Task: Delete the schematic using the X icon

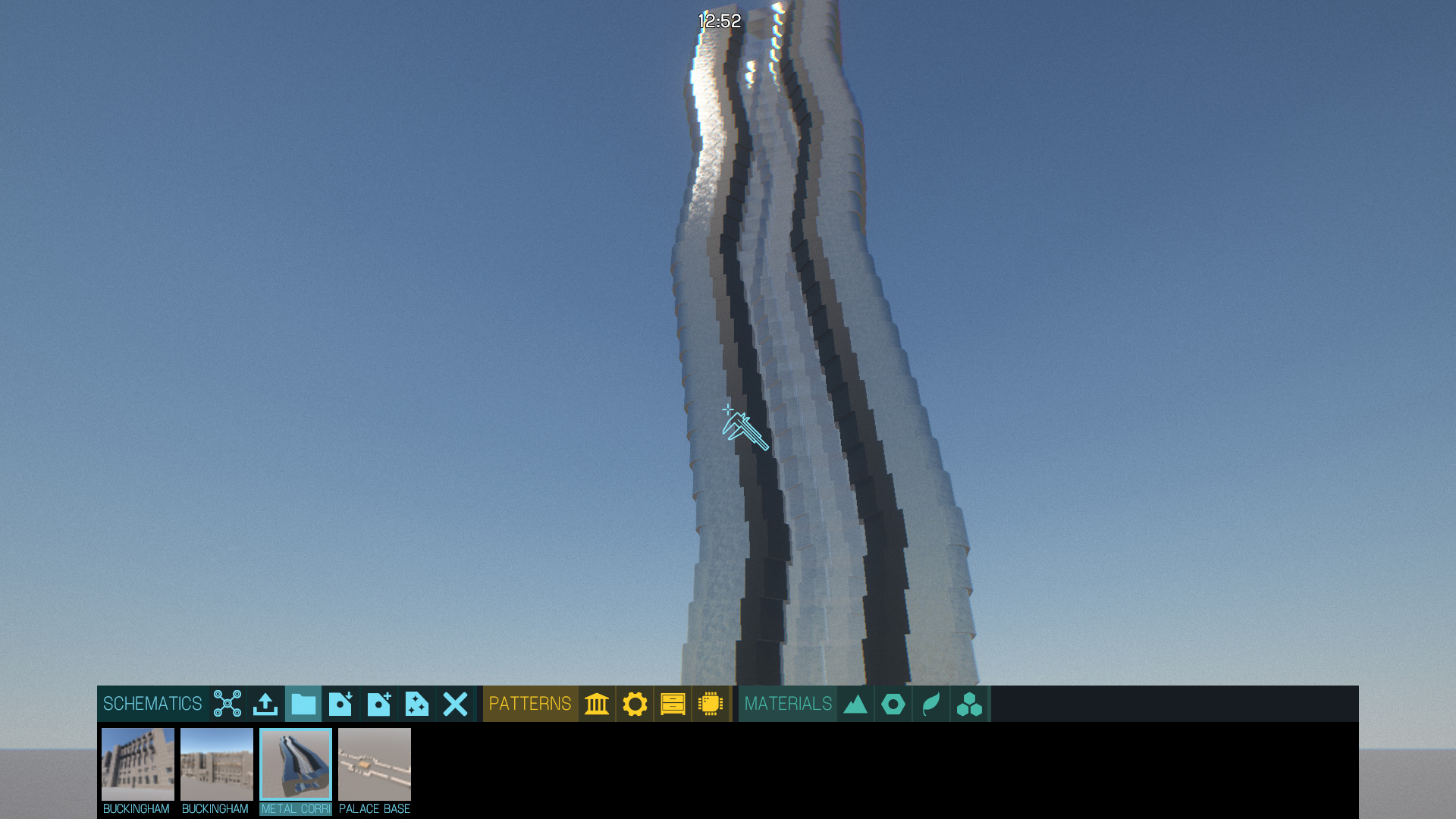Action: tap(454, 704)
